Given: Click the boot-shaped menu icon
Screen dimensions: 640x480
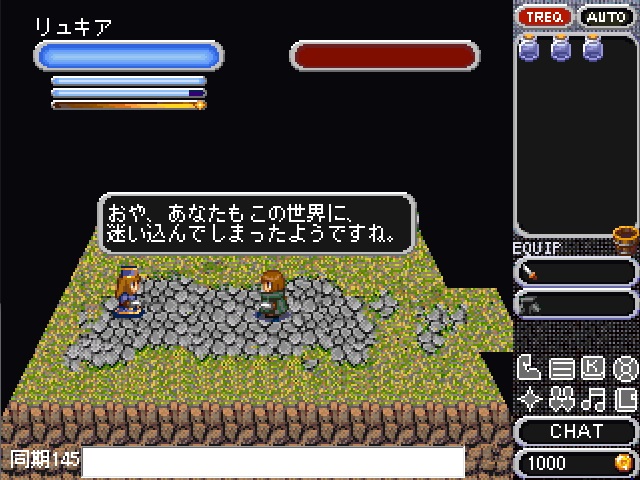Looking at the screenshot, I should click(x=529, y=369).
